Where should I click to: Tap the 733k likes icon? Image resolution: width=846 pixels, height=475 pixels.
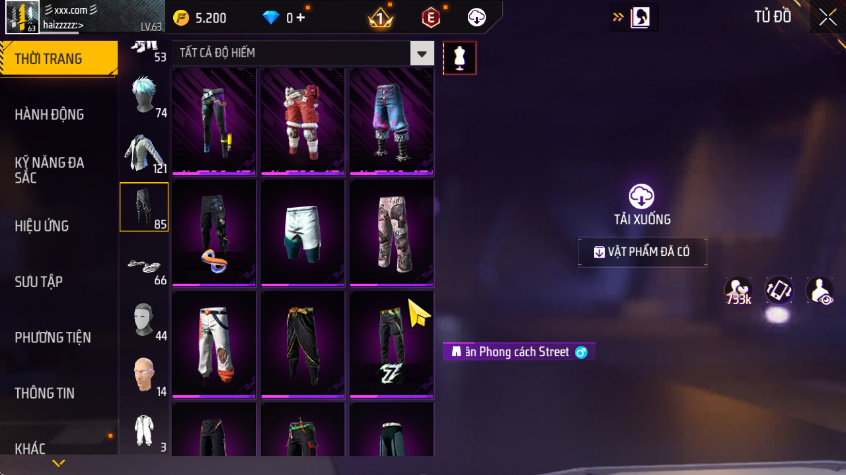(x=739, y=291)
